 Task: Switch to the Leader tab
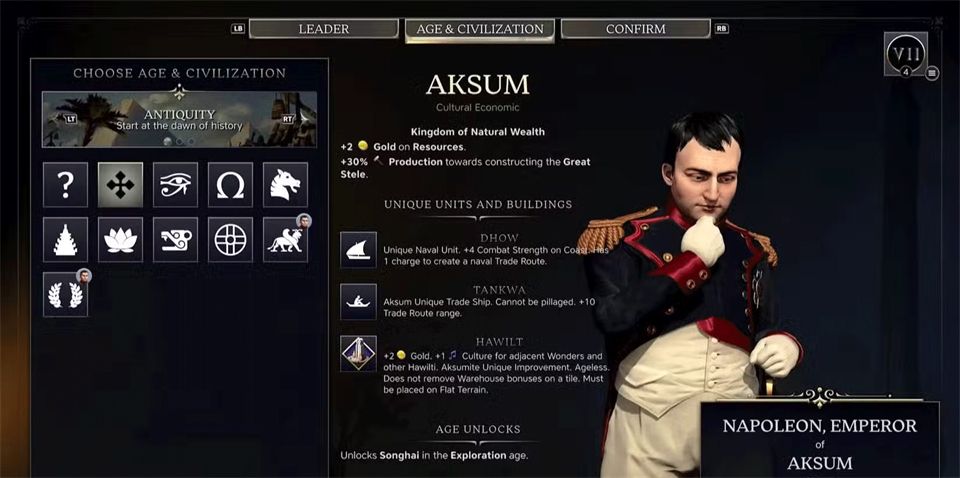pos(322,29)
